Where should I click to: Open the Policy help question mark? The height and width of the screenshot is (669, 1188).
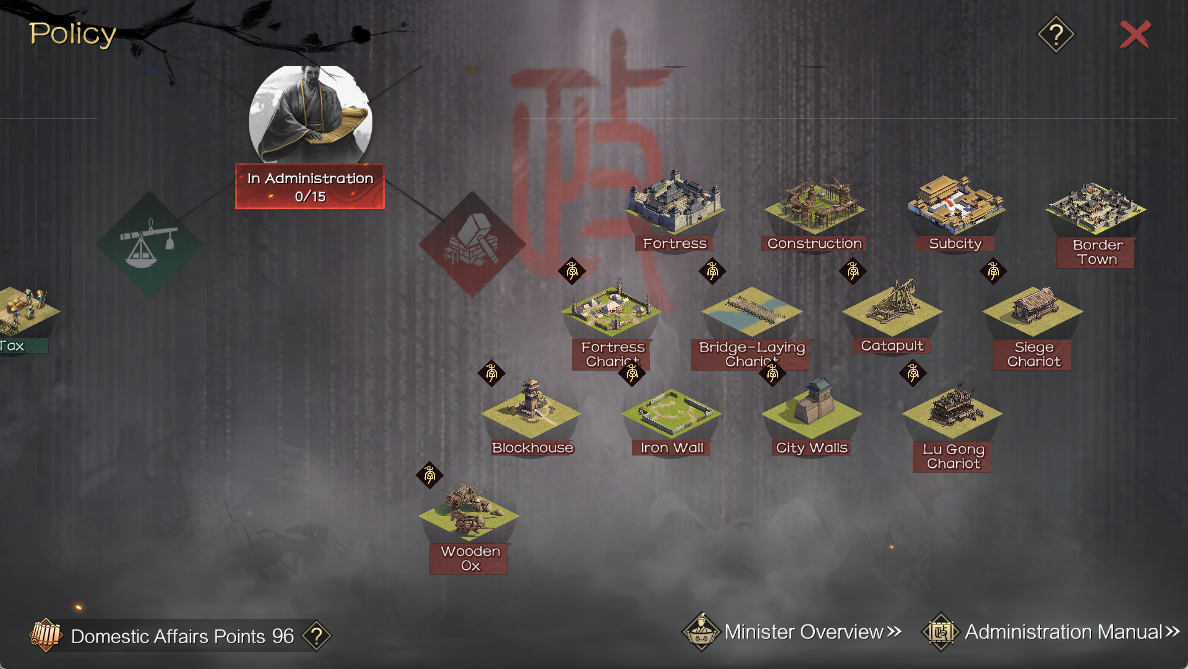[x=1056, y=35]
